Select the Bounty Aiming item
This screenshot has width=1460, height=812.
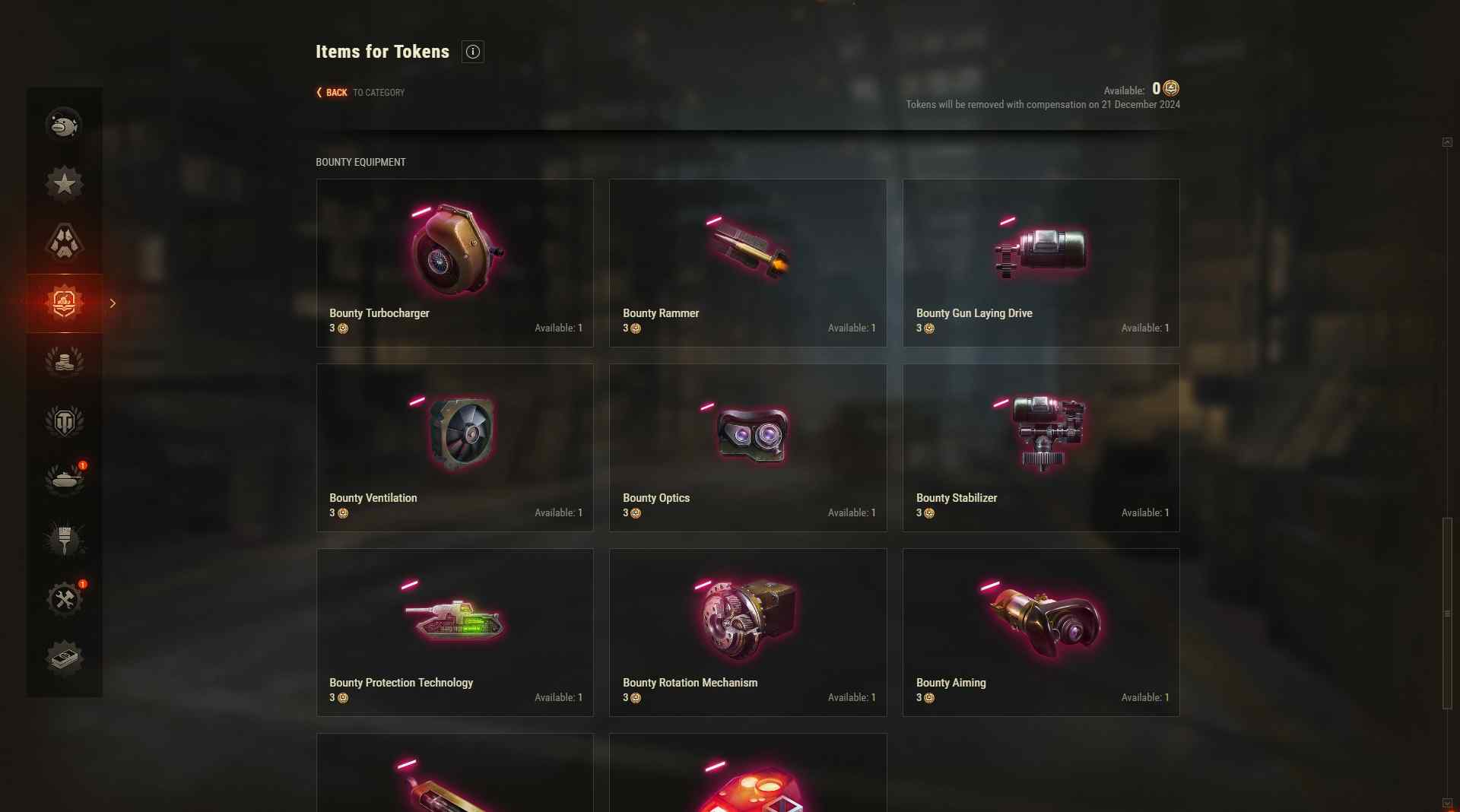pos(1040,632)
